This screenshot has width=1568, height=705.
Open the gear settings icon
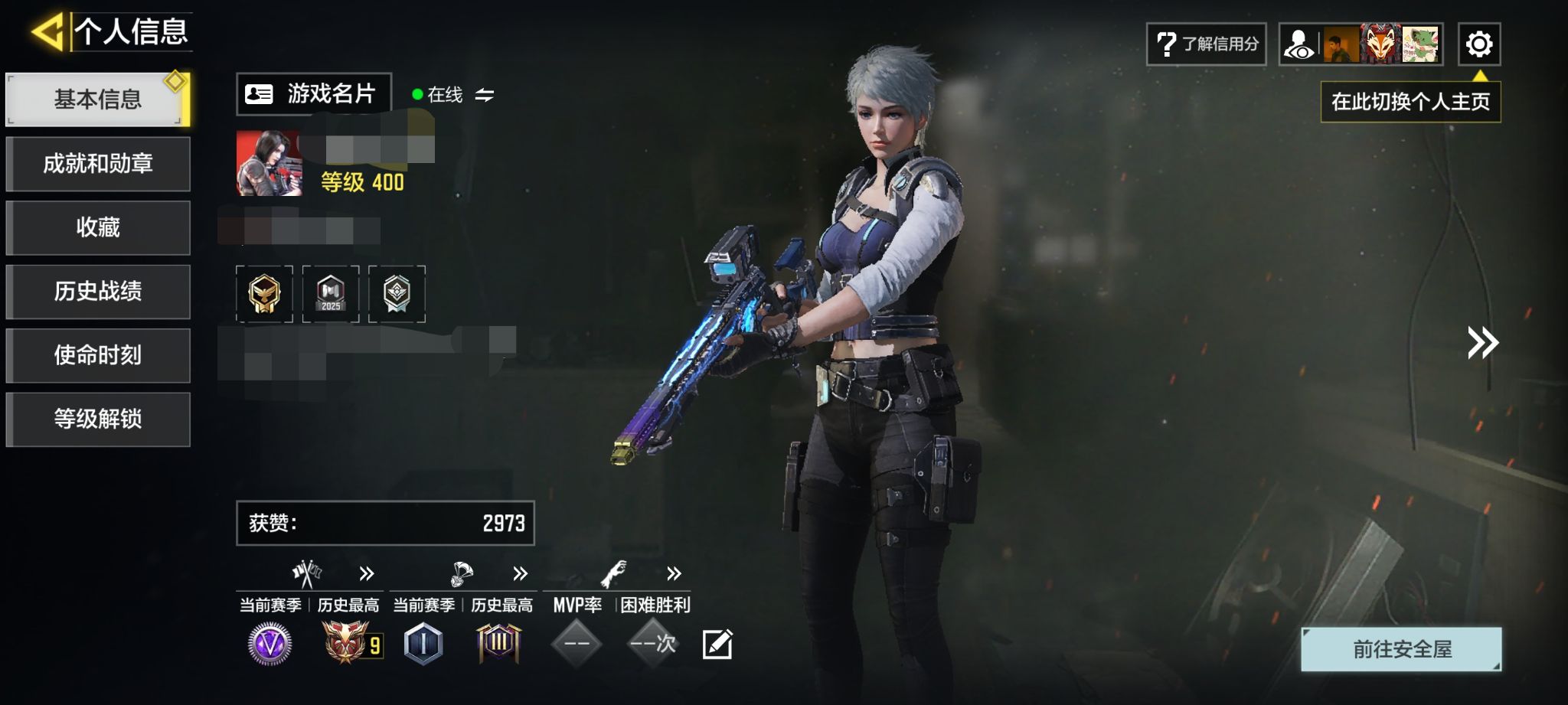click(1478, 44)
